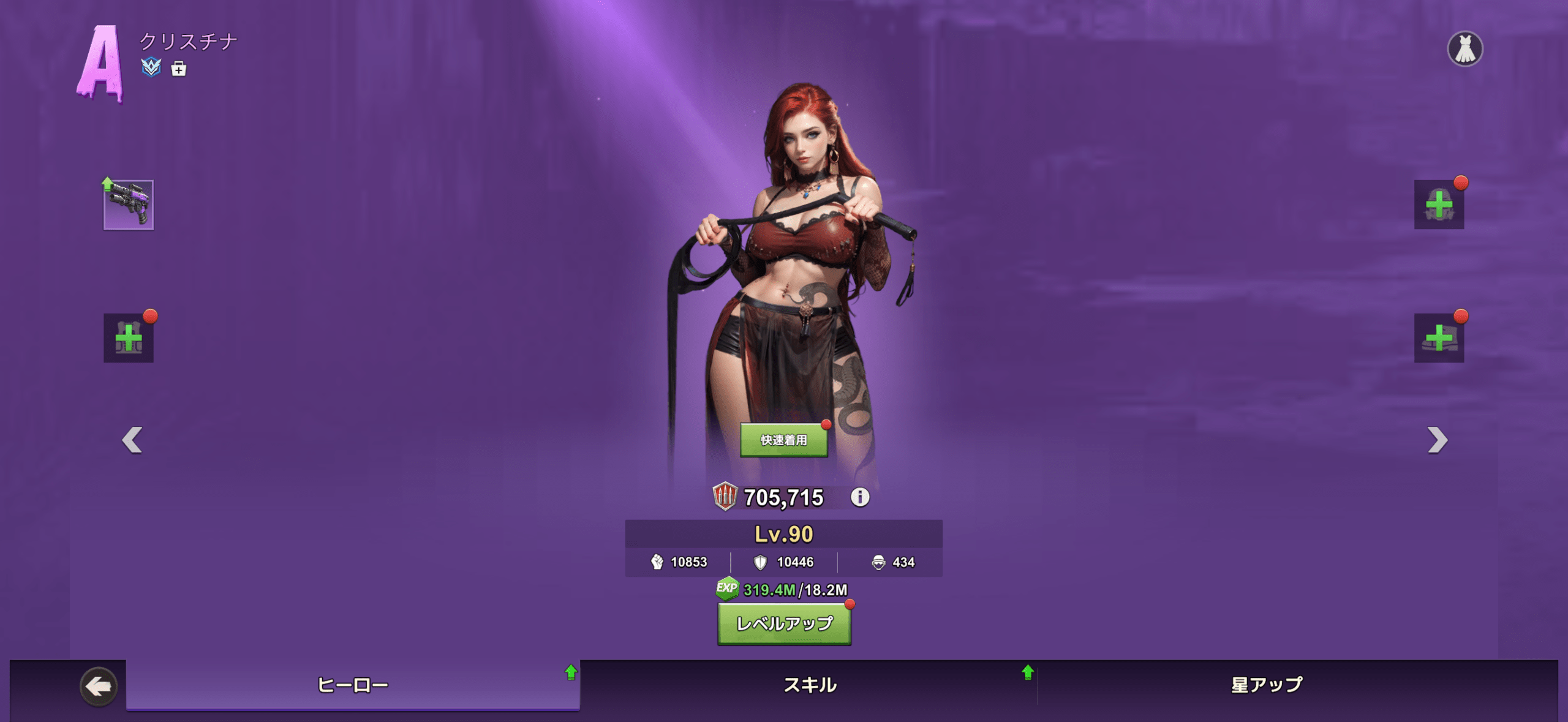
Task: Add gear to the empty boots slot
Action: click(x=1438, y=338)
